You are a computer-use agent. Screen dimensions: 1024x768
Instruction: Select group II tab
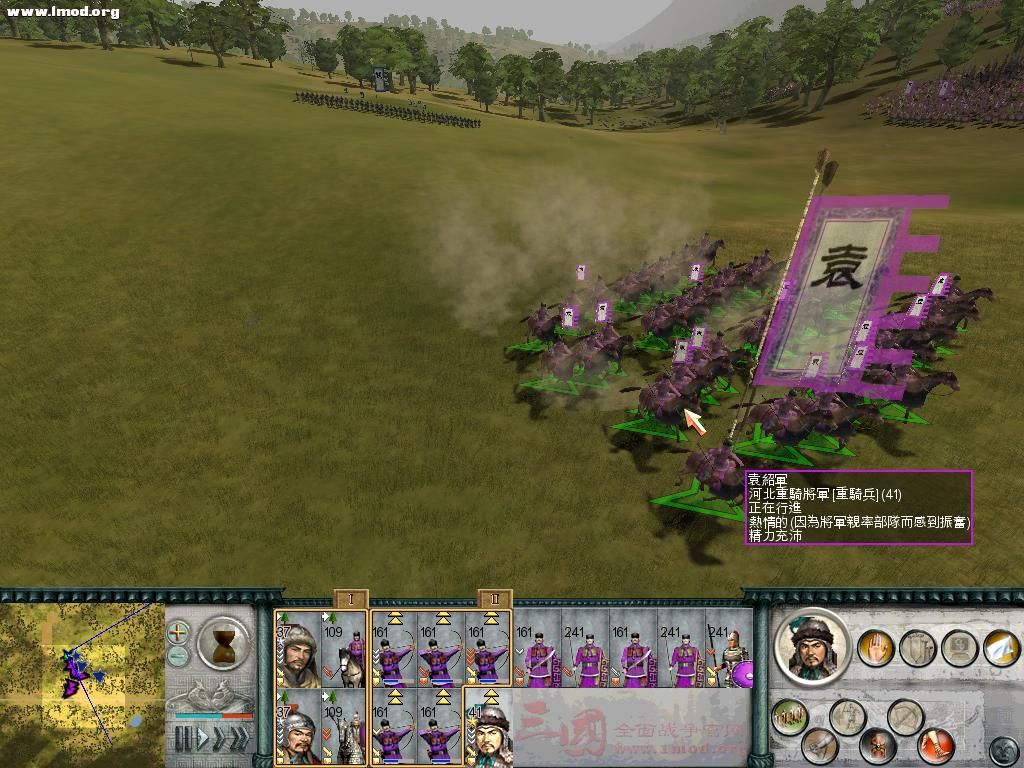(495, 599)
